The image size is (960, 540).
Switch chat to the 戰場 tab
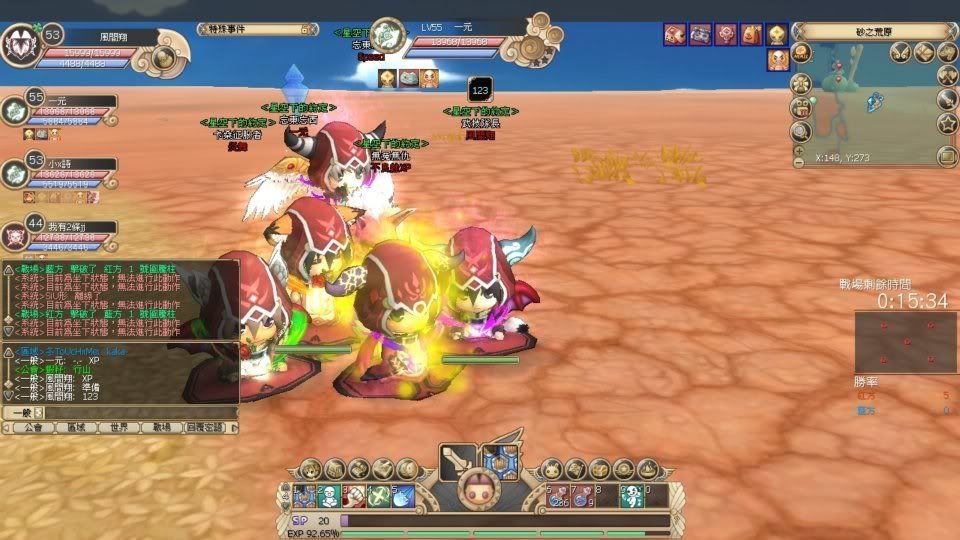(162, 427)
